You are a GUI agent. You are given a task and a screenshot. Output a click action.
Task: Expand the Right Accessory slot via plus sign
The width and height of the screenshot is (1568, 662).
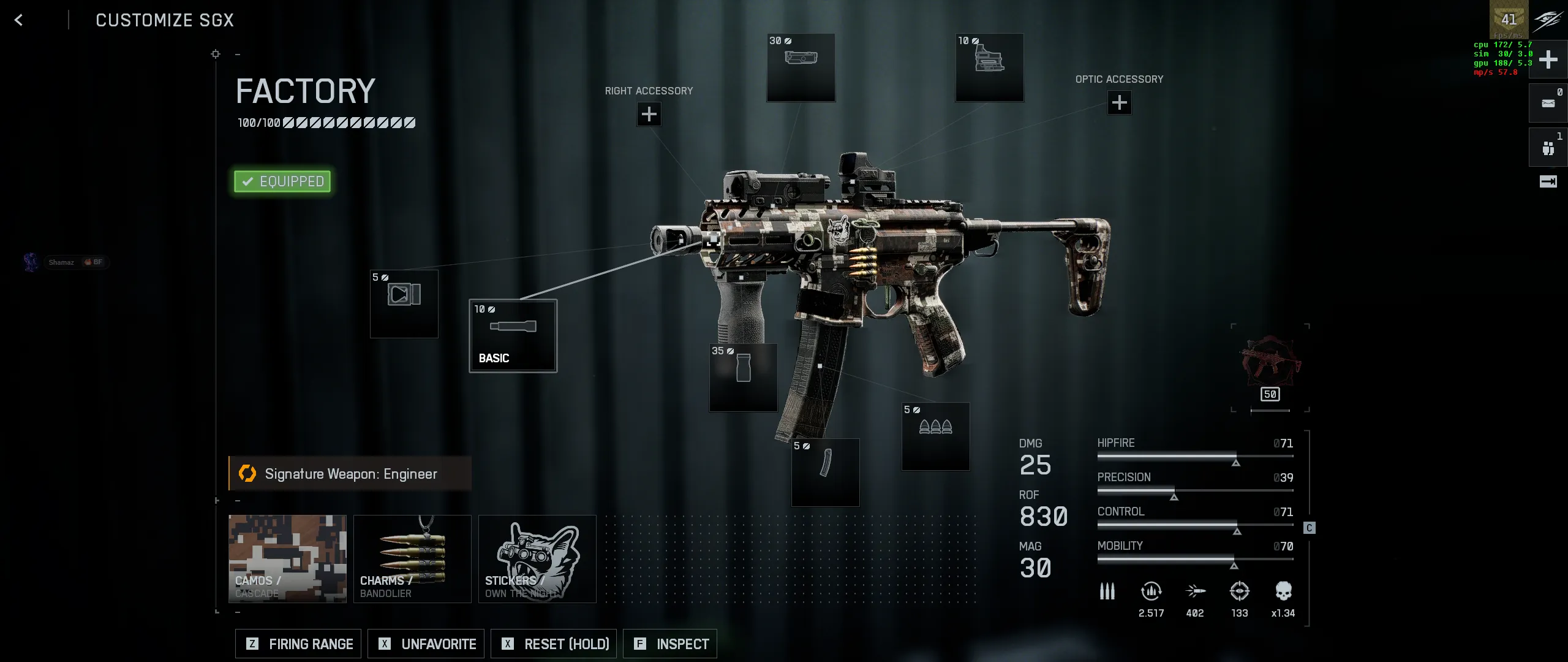(x=649, y=115)
